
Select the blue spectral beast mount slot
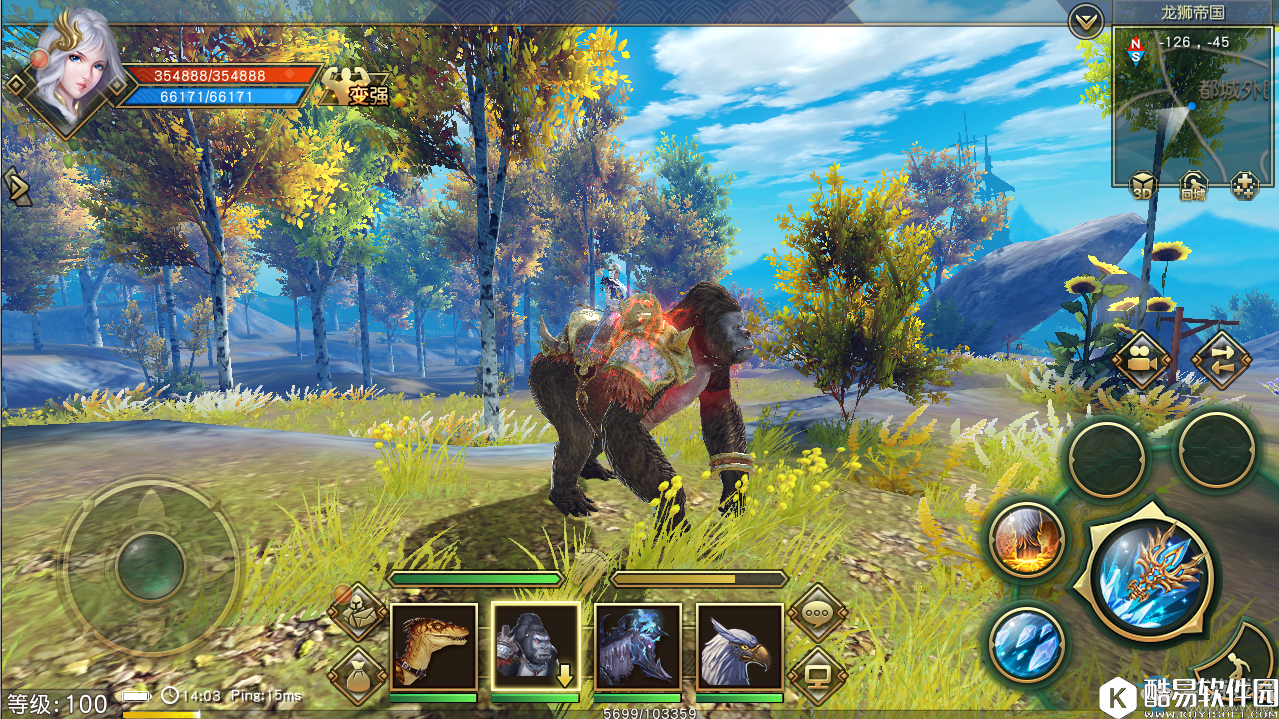[x=638, y=646]
